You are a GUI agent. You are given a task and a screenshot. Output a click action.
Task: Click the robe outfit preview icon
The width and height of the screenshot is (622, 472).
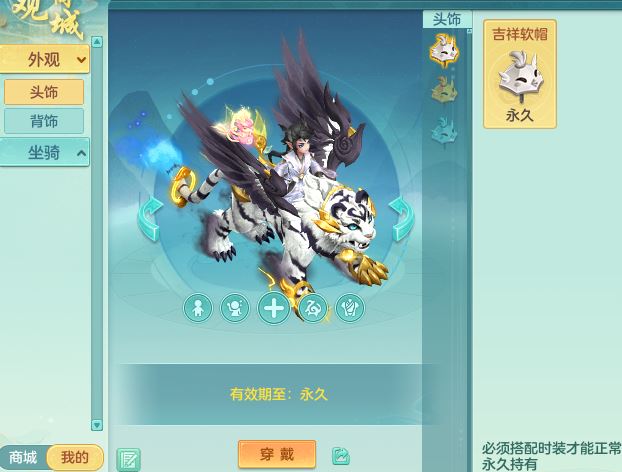pos(350,308)
